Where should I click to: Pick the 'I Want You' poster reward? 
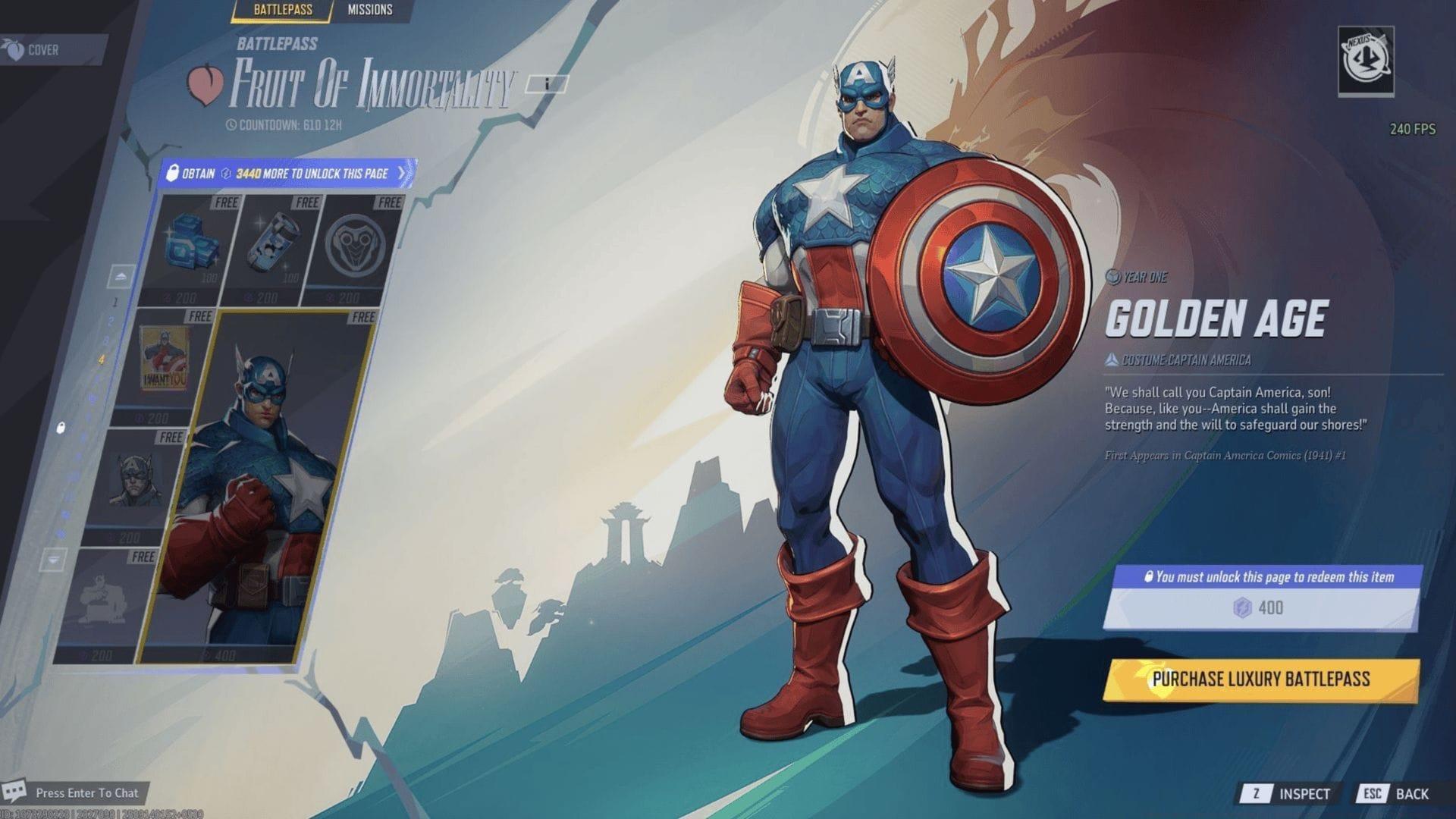click(x=165, y=364)
